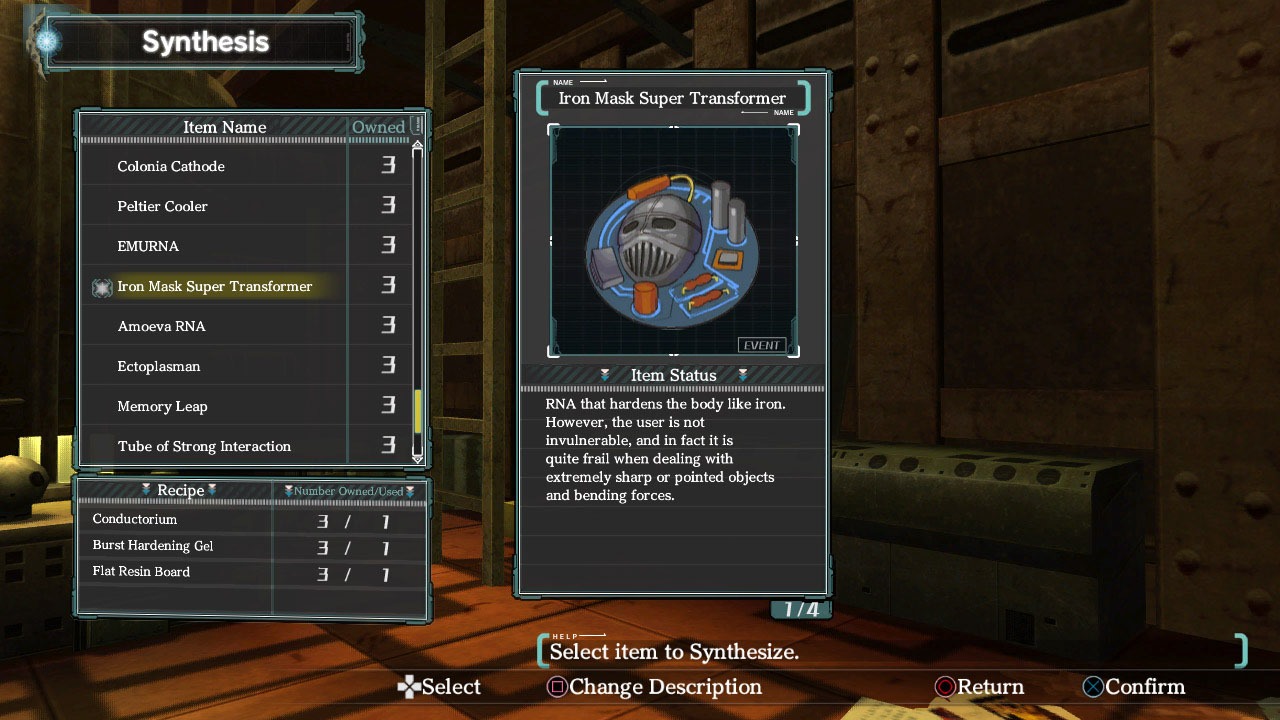The image size is (1280, 720).
Task: Choose Tube of Strong Interaction
Action: 204,446
